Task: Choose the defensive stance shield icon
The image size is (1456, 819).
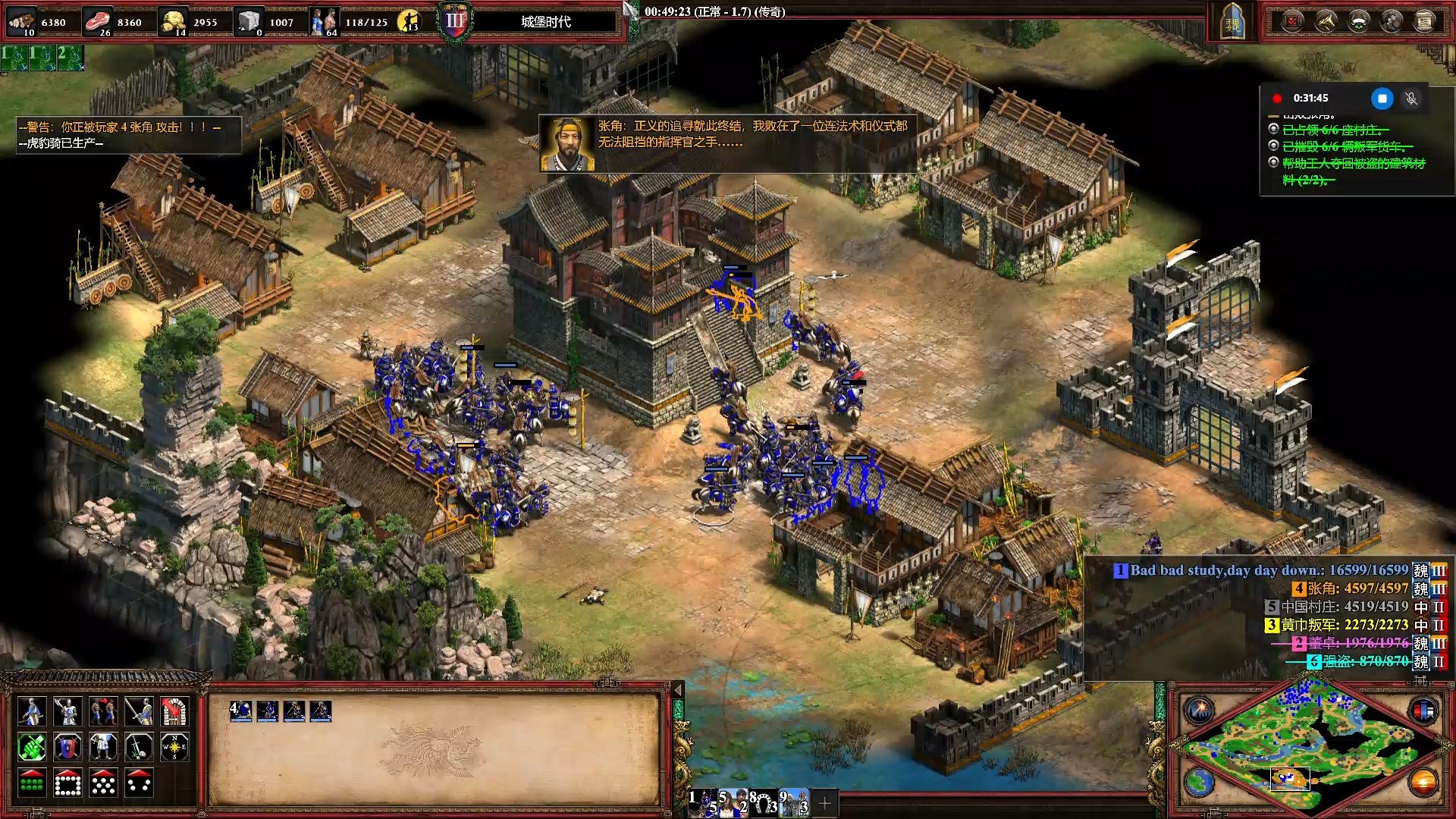Action: pyautogui.click(x=67, y=747)
